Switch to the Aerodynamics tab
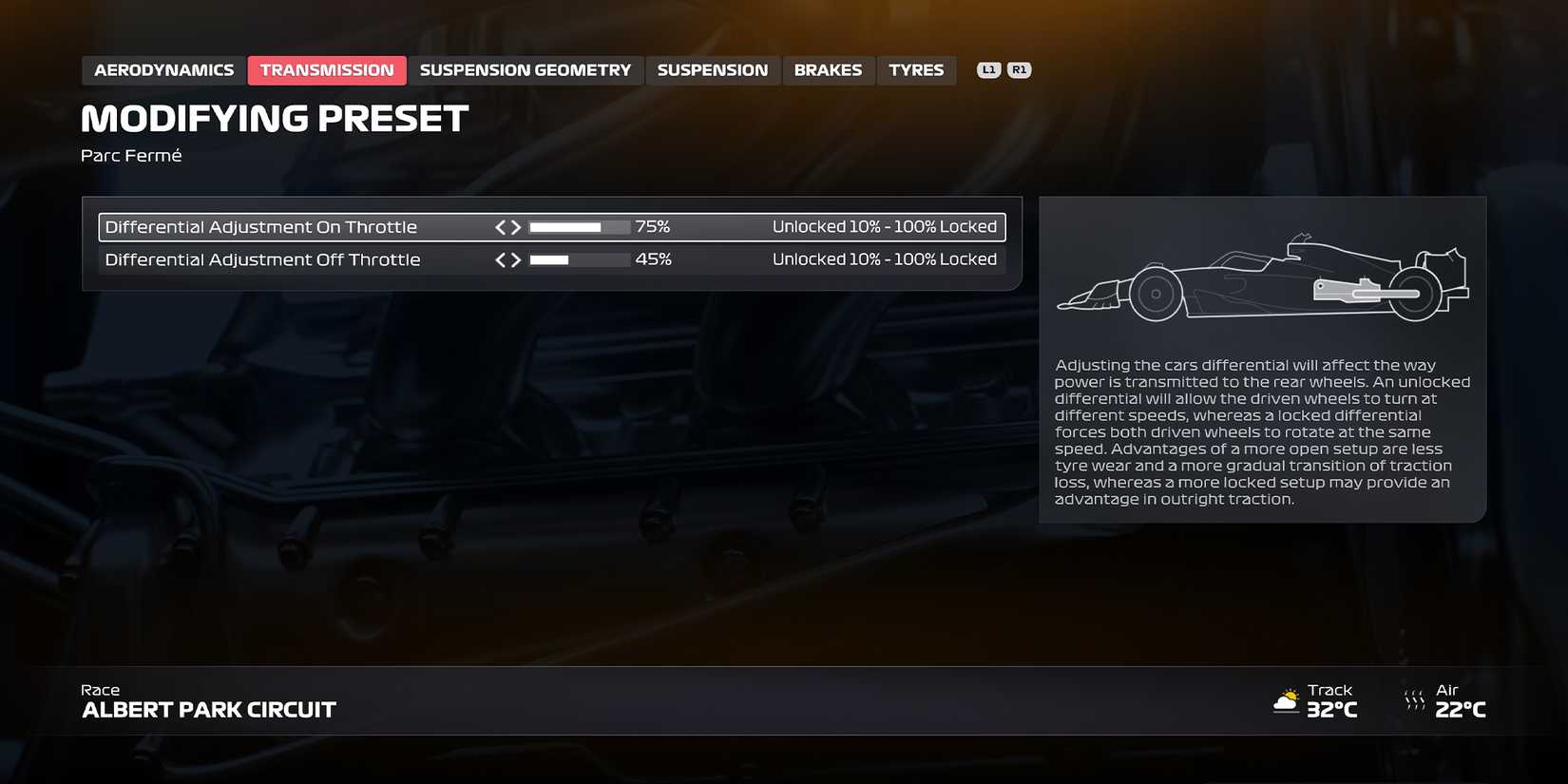 [x=163, y=69]
